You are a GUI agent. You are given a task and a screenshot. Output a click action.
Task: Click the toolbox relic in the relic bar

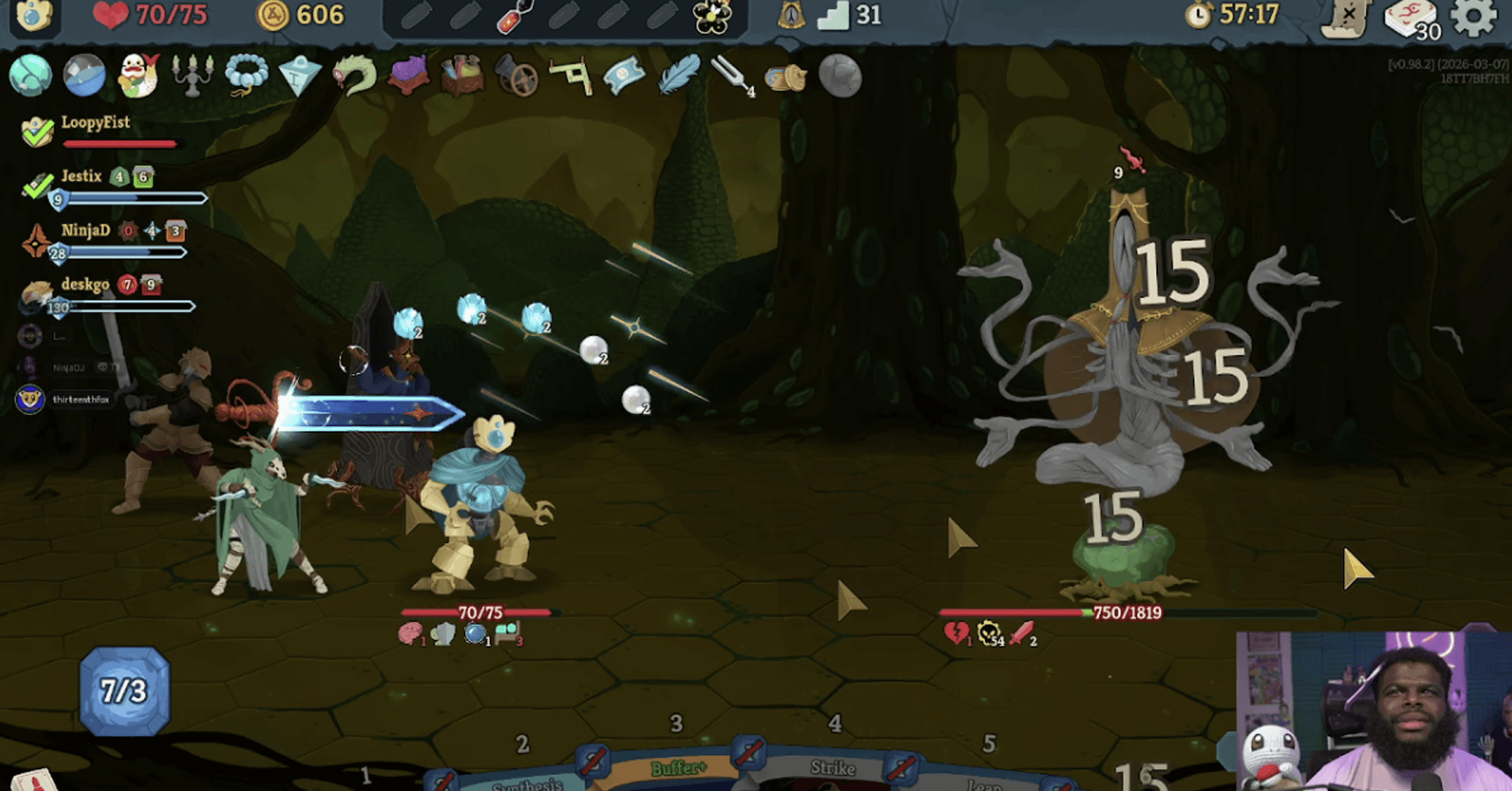[x=460, y=76]
